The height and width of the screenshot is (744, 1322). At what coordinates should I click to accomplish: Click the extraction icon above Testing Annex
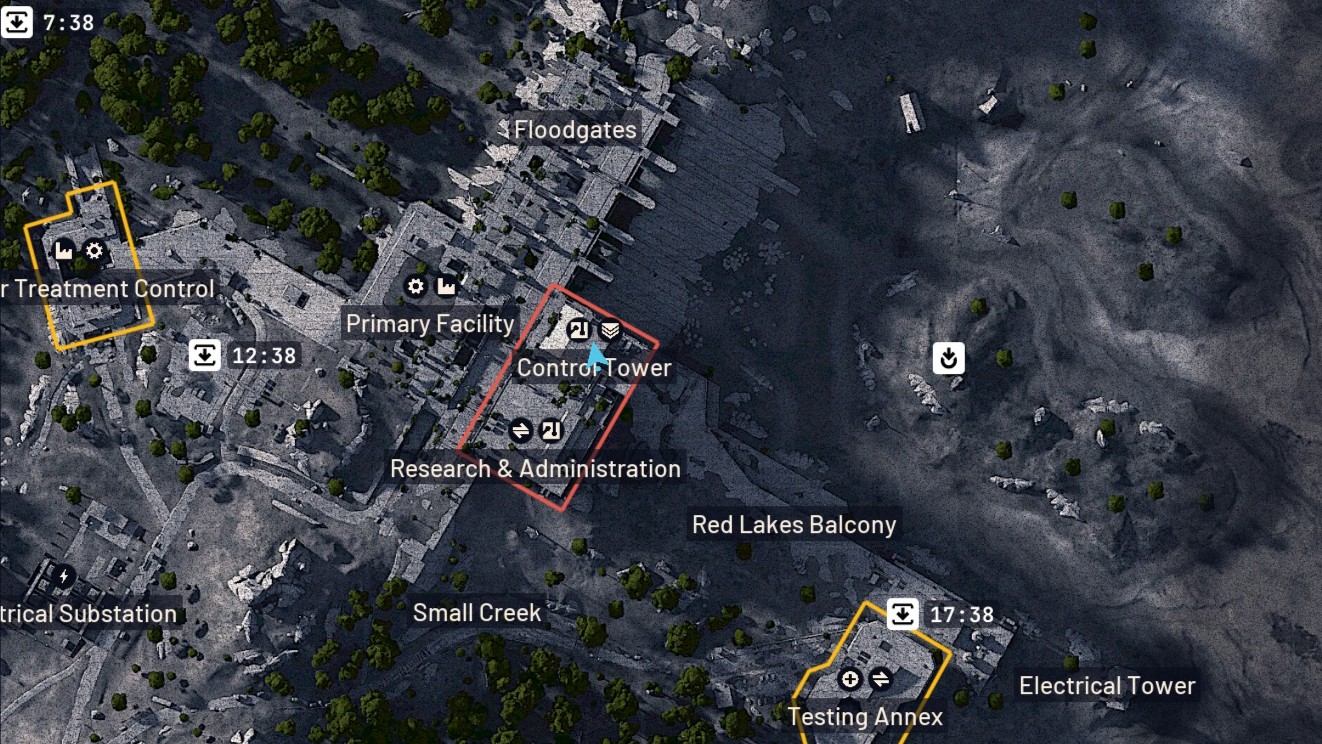pyautogui.click(x=901, y=613)
